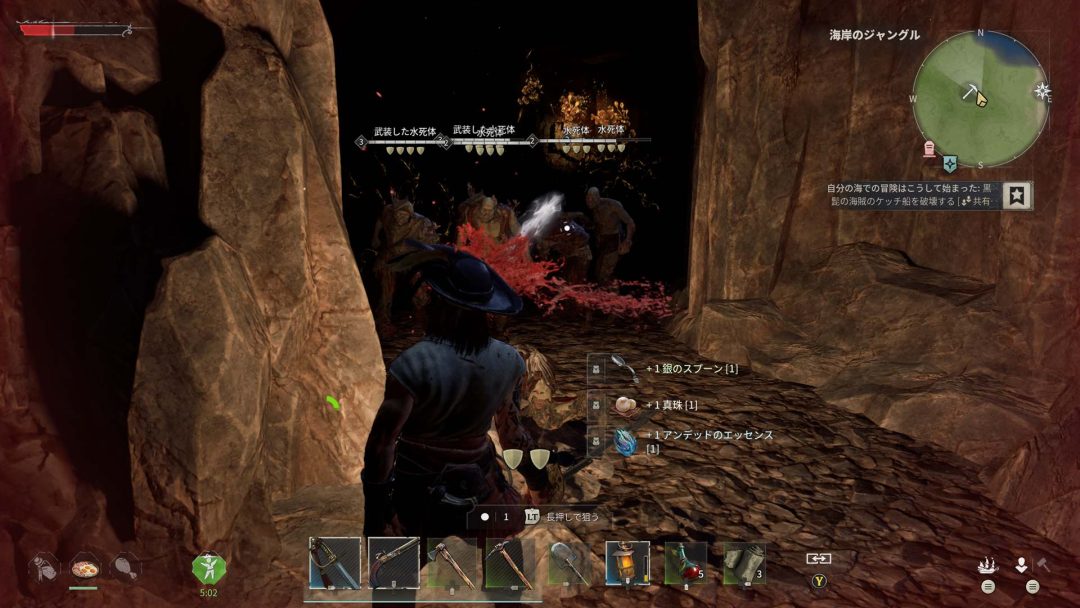Click the cooked food plate buff icon
Image resolution: width=1080 pixels, height=608 pixels.
(x=84, y=567)
